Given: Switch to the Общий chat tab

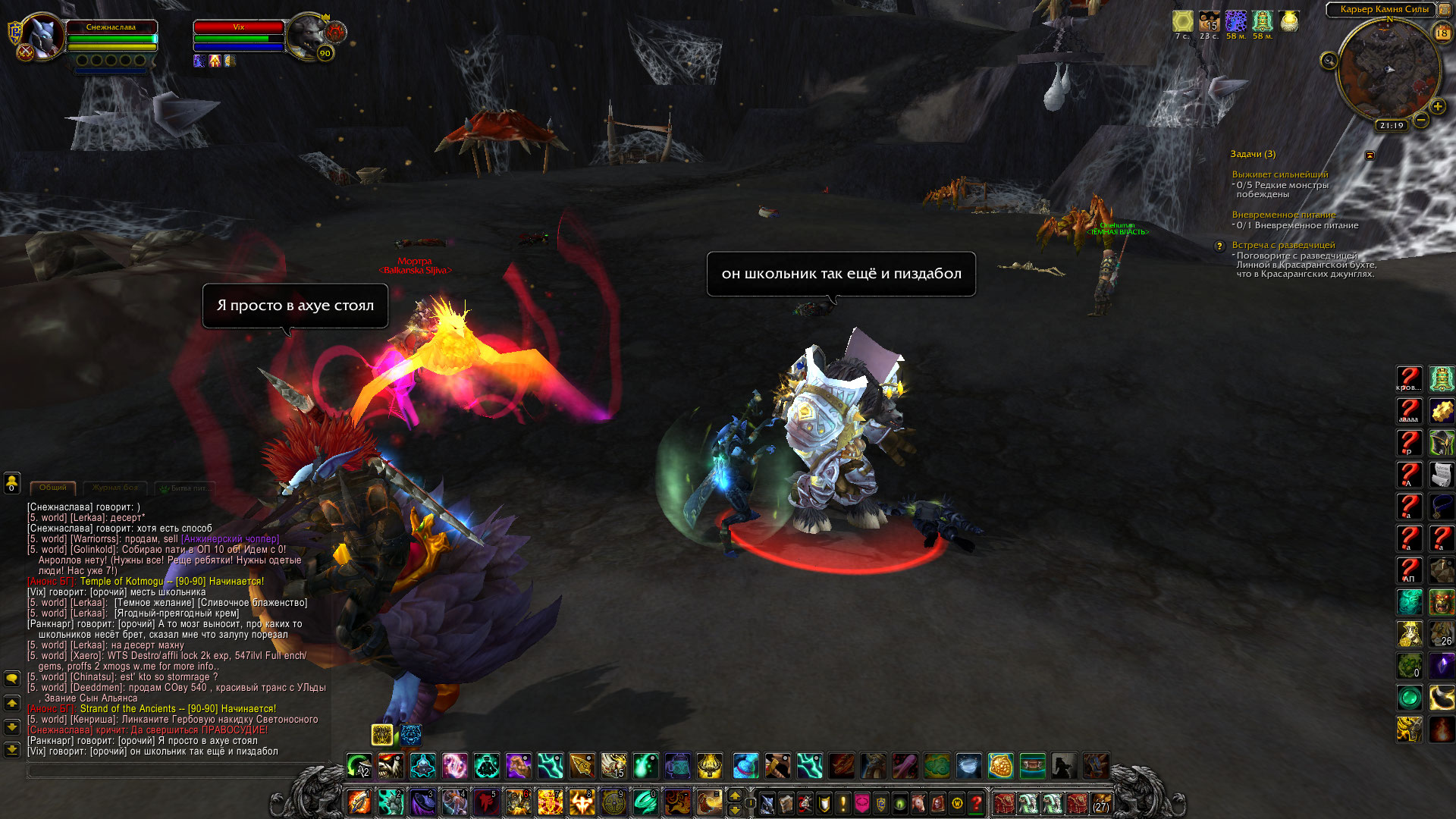Looking at the screenshot, I should point(53,488).
